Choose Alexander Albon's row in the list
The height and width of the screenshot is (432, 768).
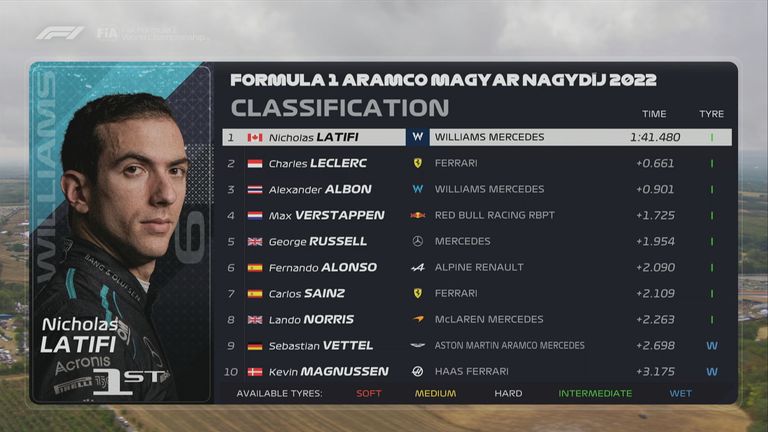click(x=476, y=189)
